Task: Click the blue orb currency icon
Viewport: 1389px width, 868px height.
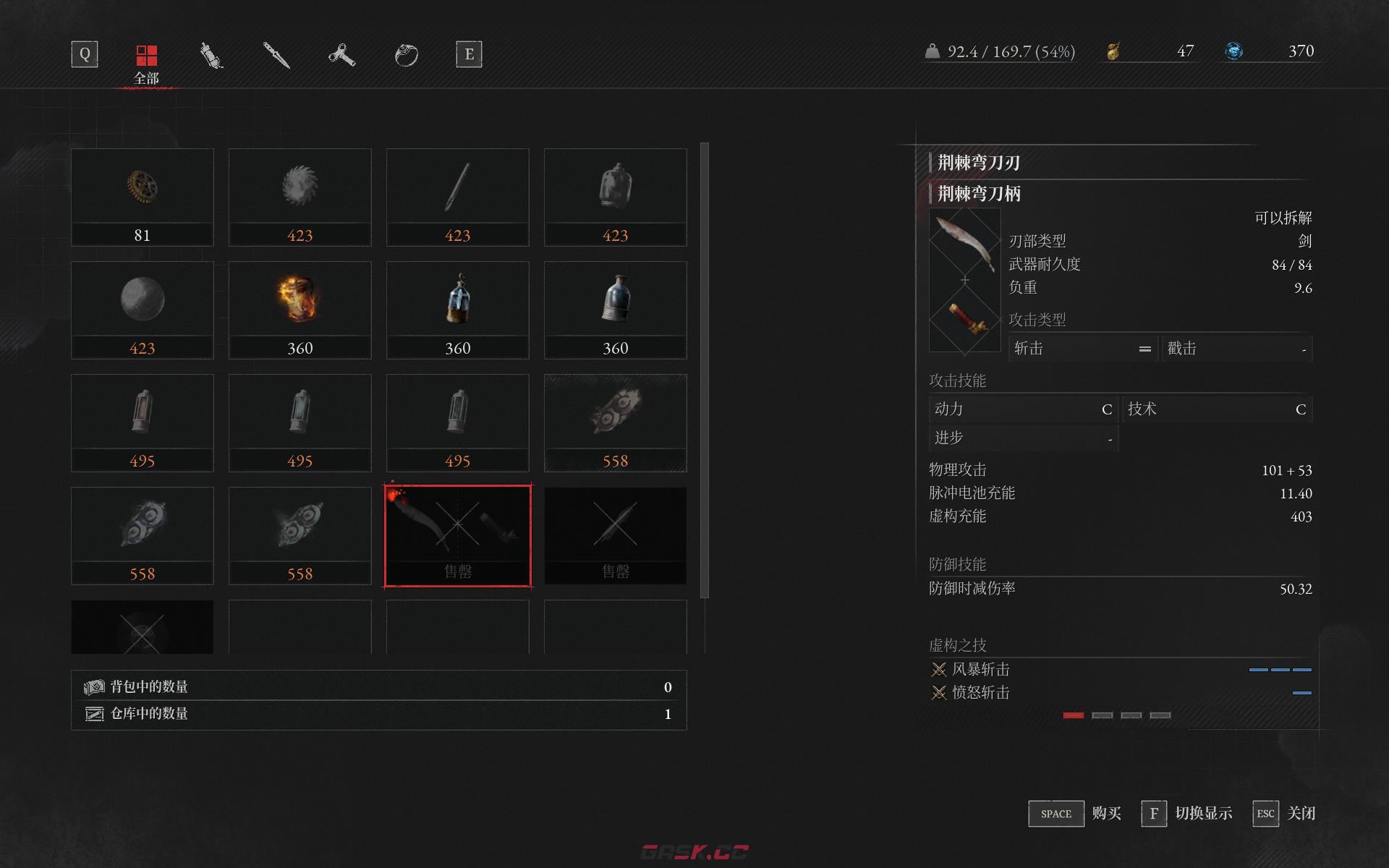Action: point(1235,51)
